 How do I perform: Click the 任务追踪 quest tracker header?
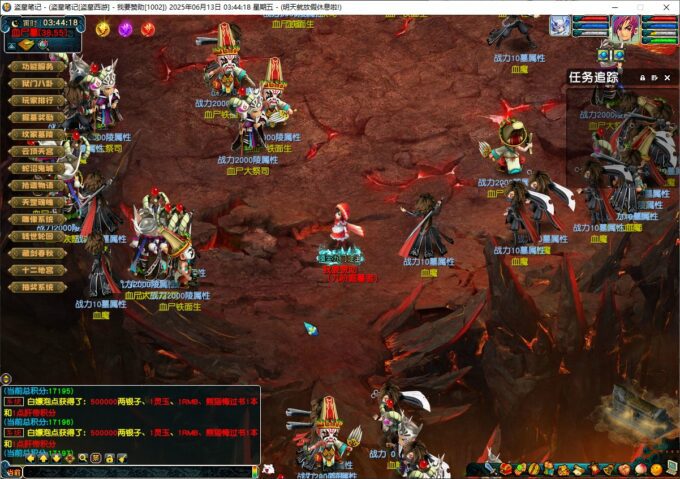click(x=594, y=77)
